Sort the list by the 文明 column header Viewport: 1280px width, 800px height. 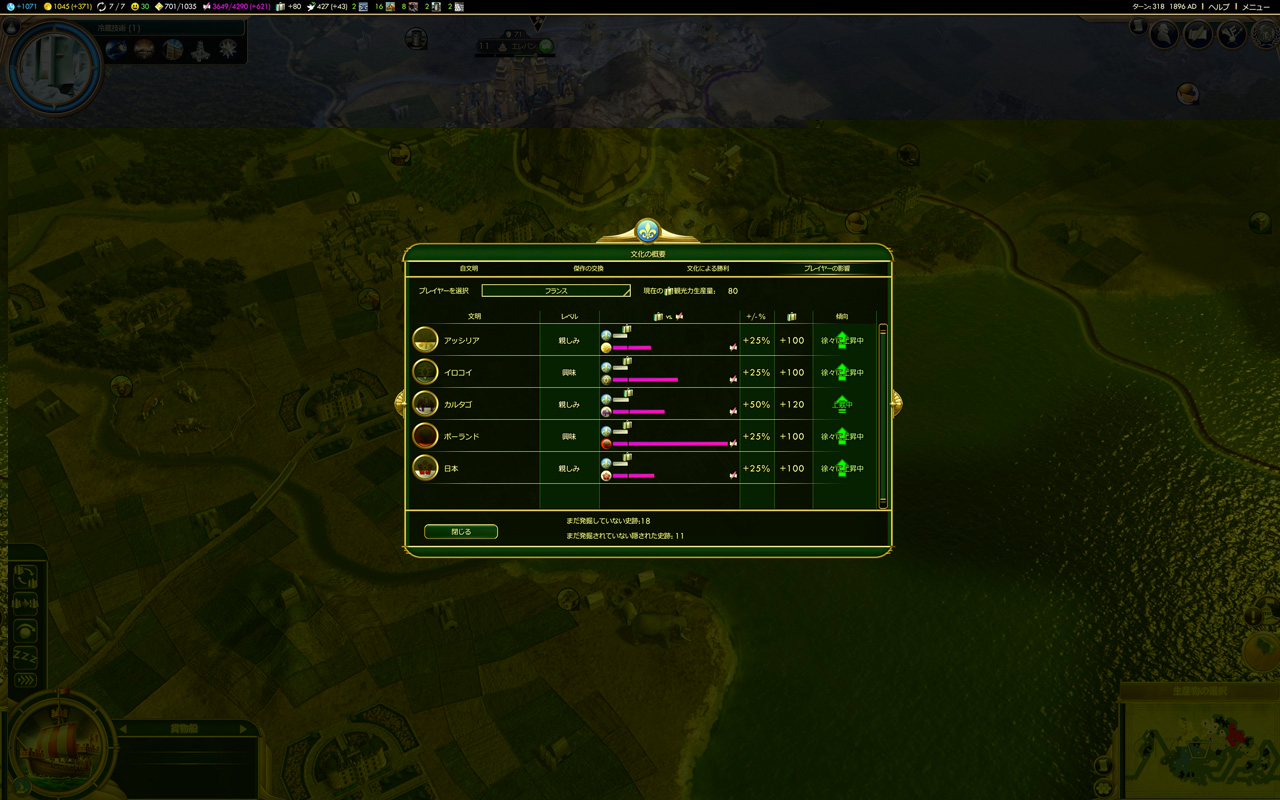pyautogui.click(x=474, y=316)
